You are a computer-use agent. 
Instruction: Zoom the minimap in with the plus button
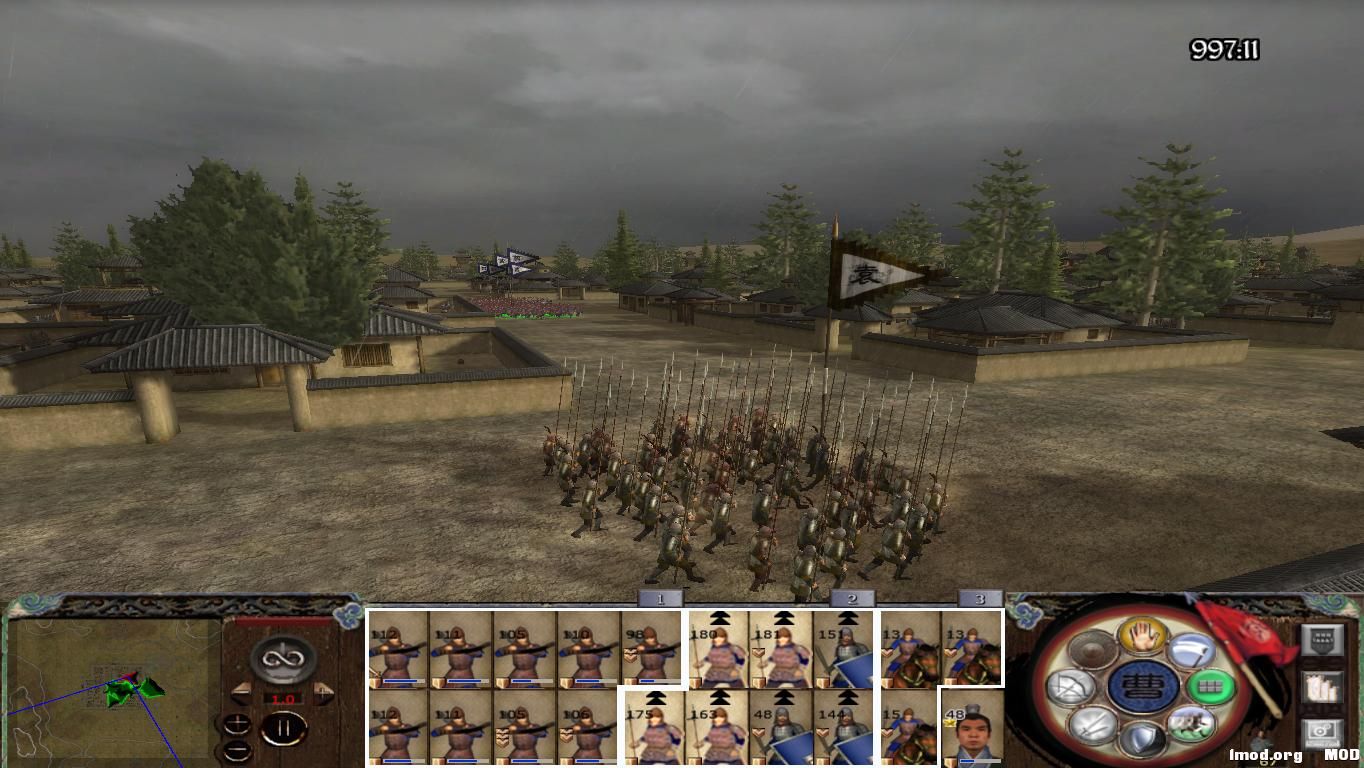point(237,724)
